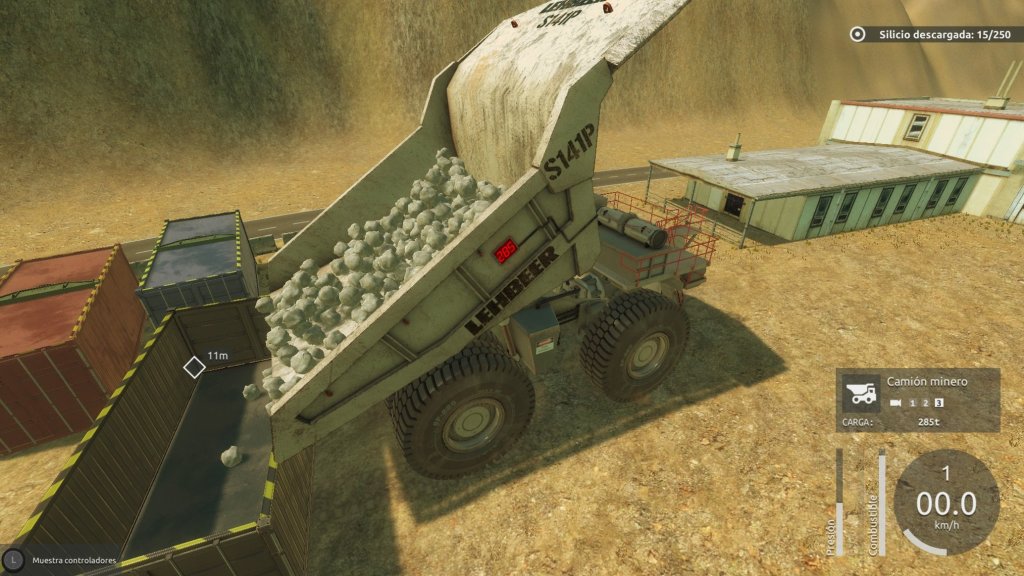Switch to camera view 2
1024x576 pixels.
pos(926,403)
